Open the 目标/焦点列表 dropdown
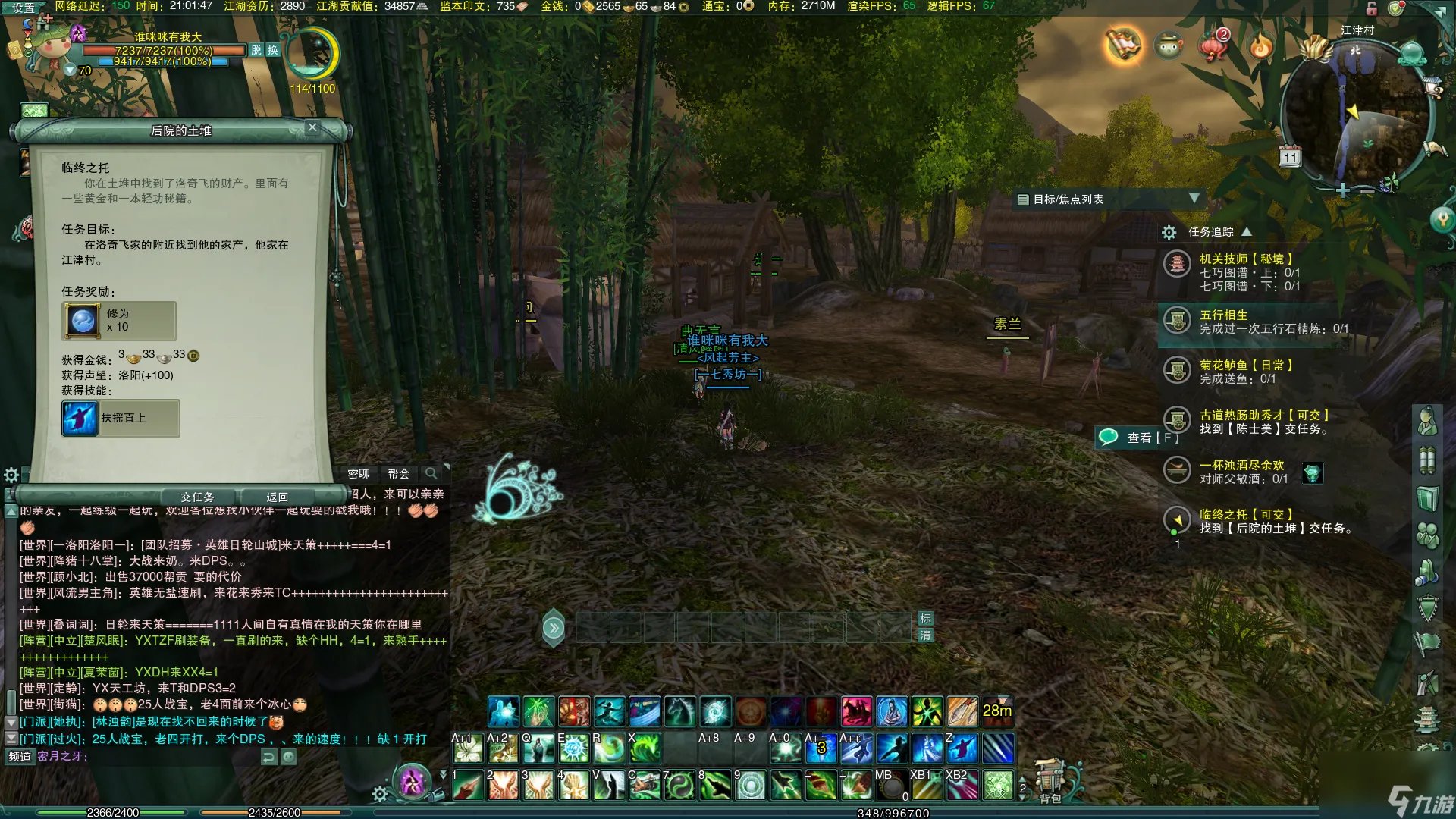 [x=1194, y=199]
